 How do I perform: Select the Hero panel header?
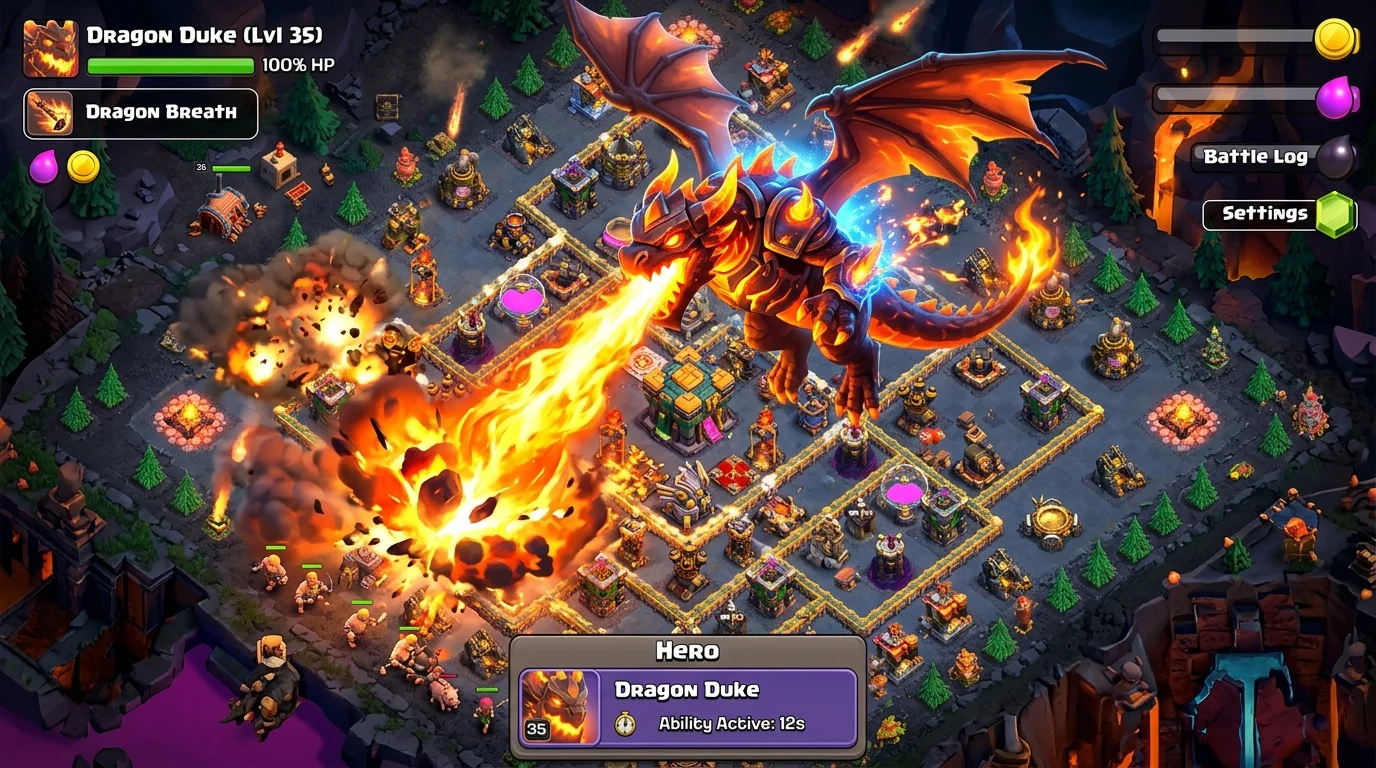coord(686,651)
